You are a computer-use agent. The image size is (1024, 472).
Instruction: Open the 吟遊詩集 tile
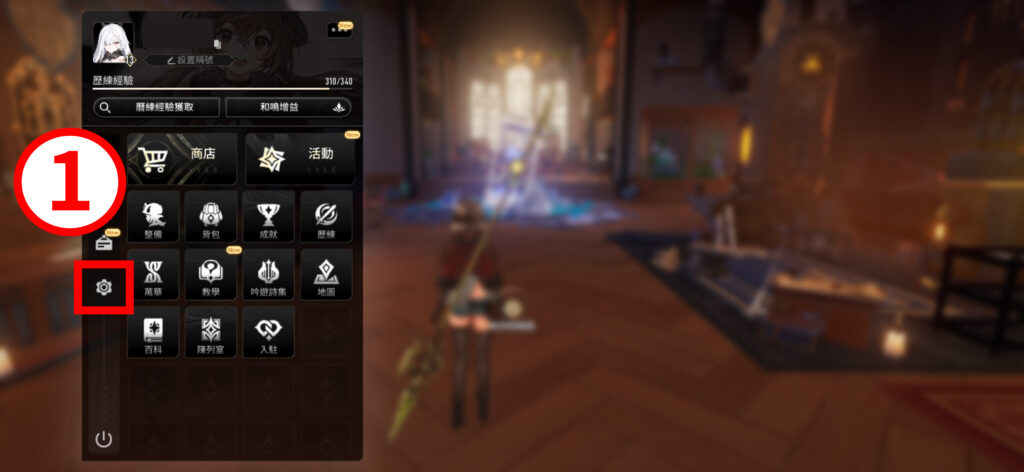tap(268, 275)
